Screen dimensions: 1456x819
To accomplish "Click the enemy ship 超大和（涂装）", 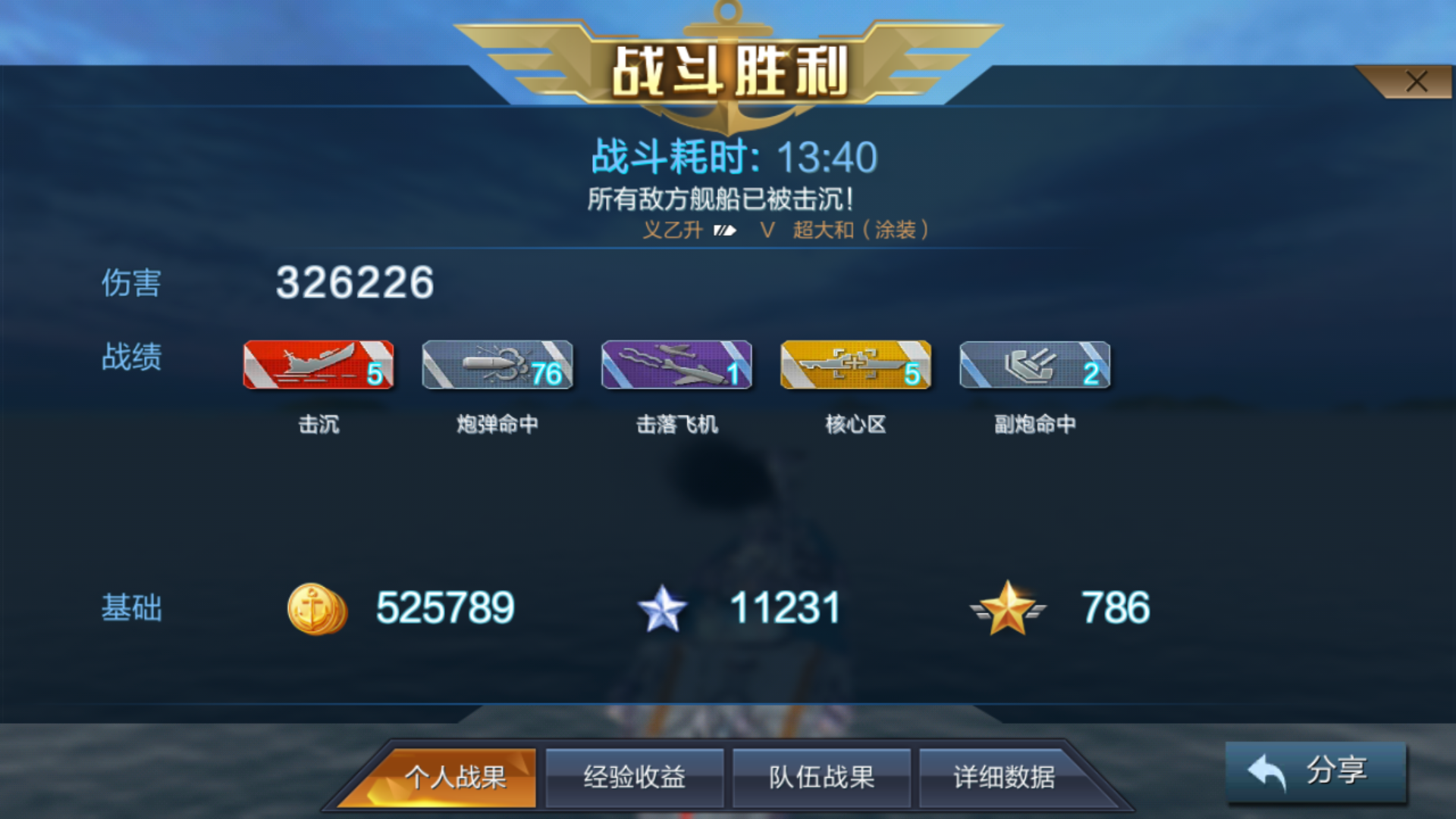I will [861, 230].
